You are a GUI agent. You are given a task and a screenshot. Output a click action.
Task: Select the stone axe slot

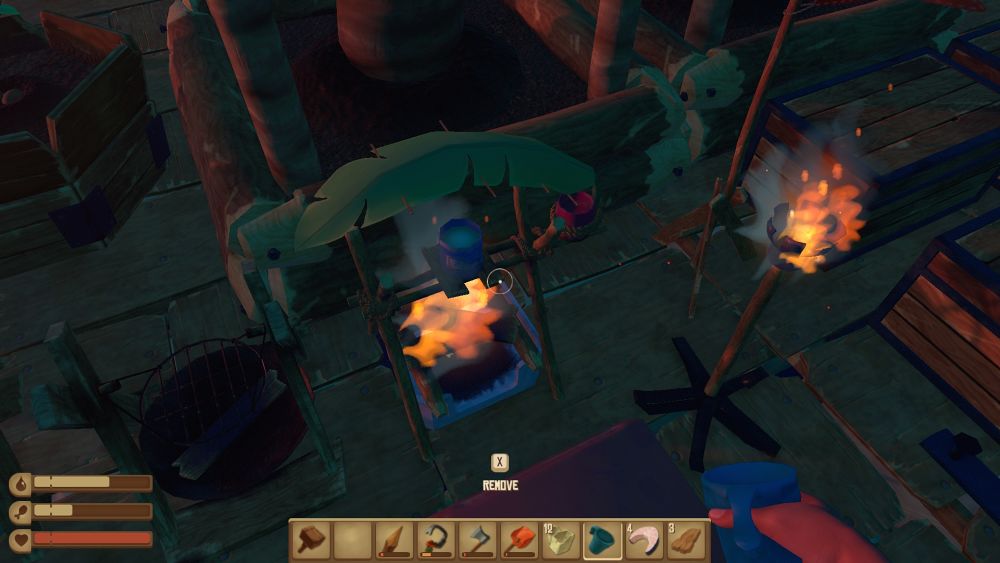point(477,541)
